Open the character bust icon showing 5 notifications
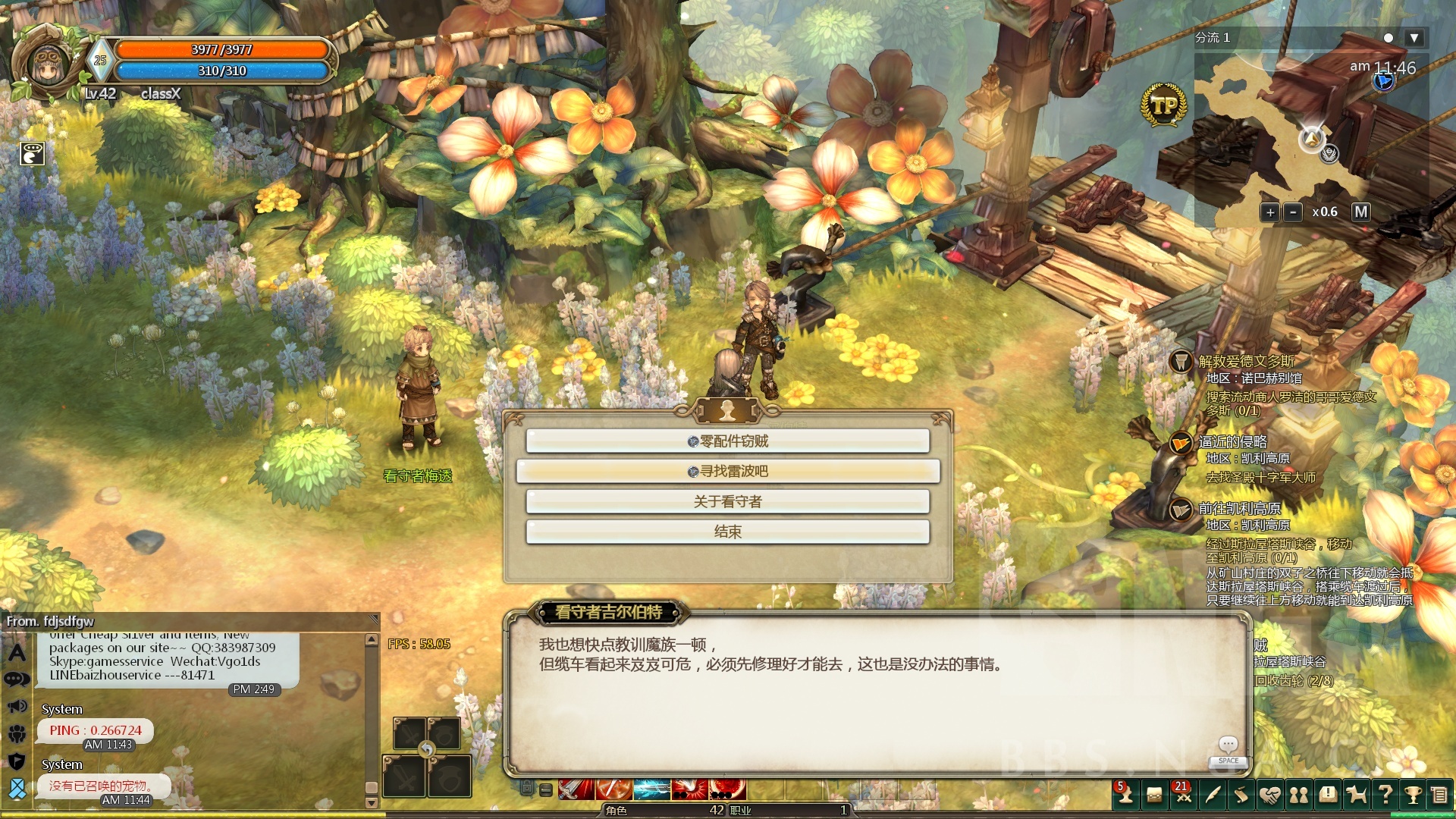 [x=1125, y=795]
